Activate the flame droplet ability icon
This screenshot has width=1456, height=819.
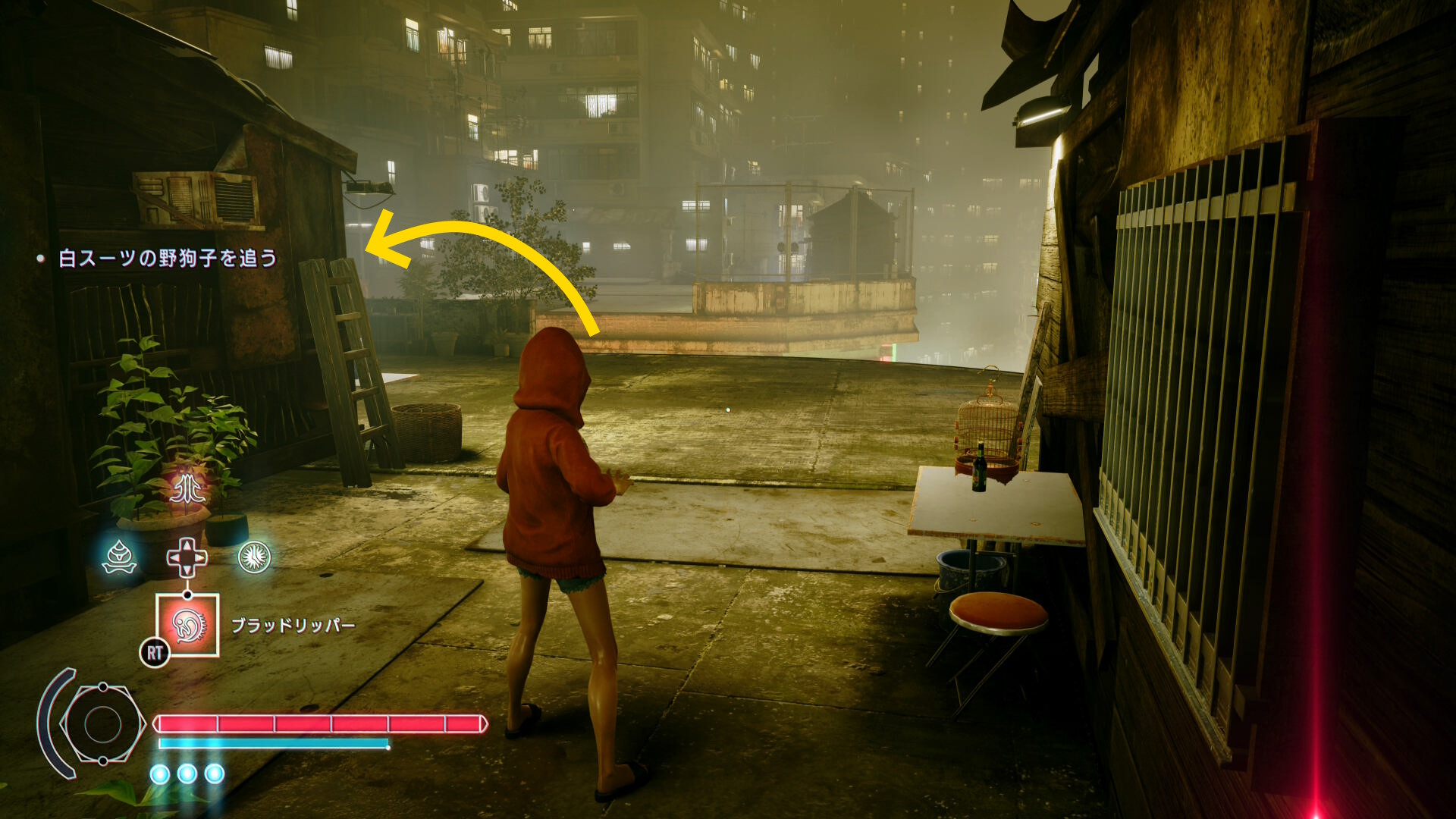pos(120,557)
